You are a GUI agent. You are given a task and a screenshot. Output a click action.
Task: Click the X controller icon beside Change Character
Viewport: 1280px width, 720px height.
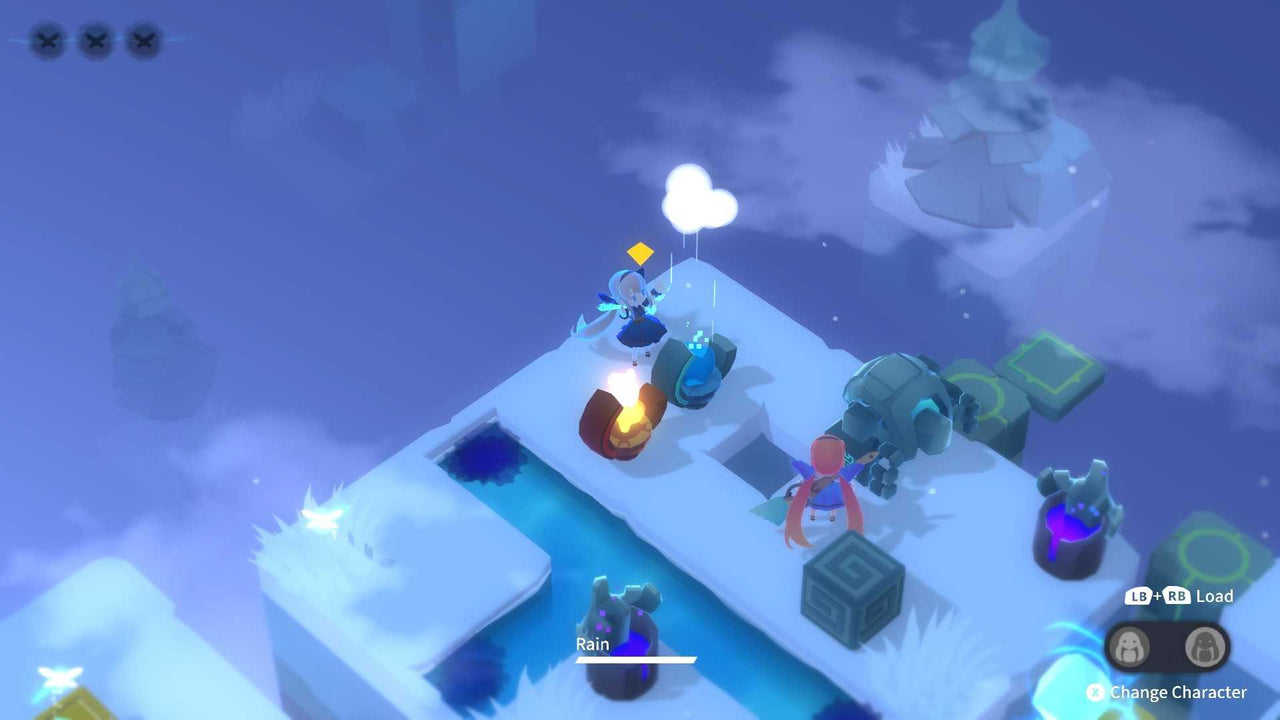[x=1095, y=691]
